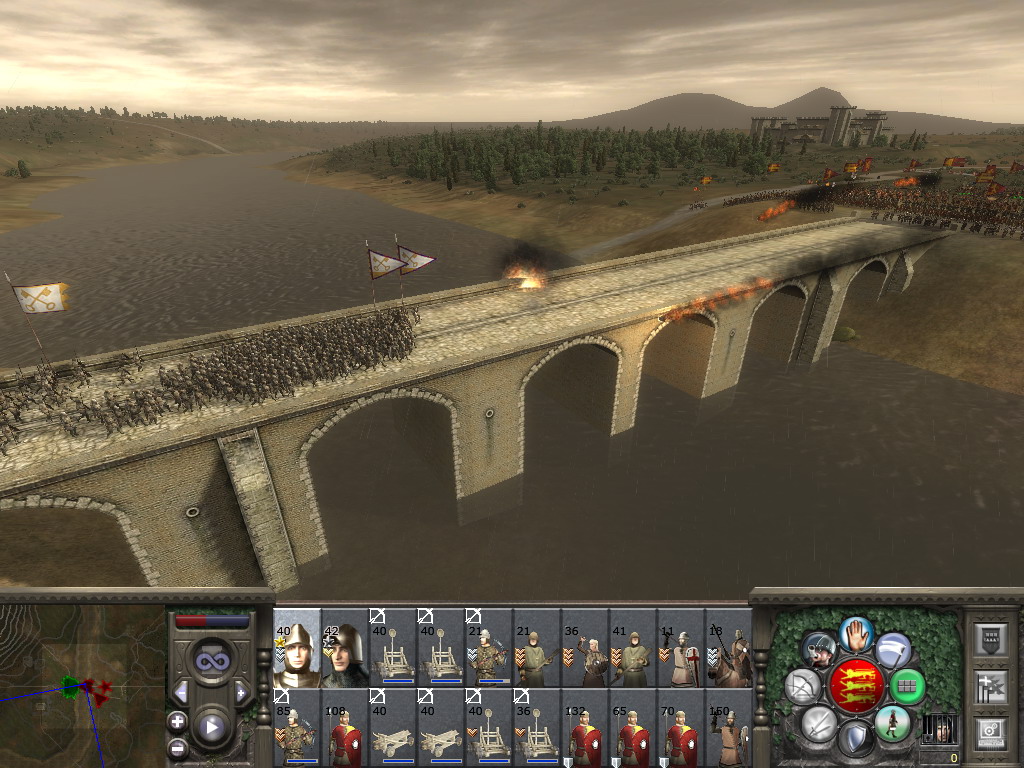Toggle run mode with running man icon

pos(892,723)
